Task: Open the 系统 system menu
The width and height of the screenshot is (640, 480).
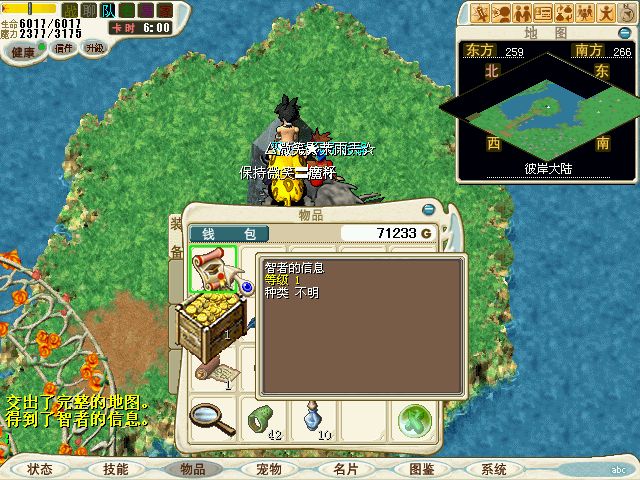Action: click(494, 469)
